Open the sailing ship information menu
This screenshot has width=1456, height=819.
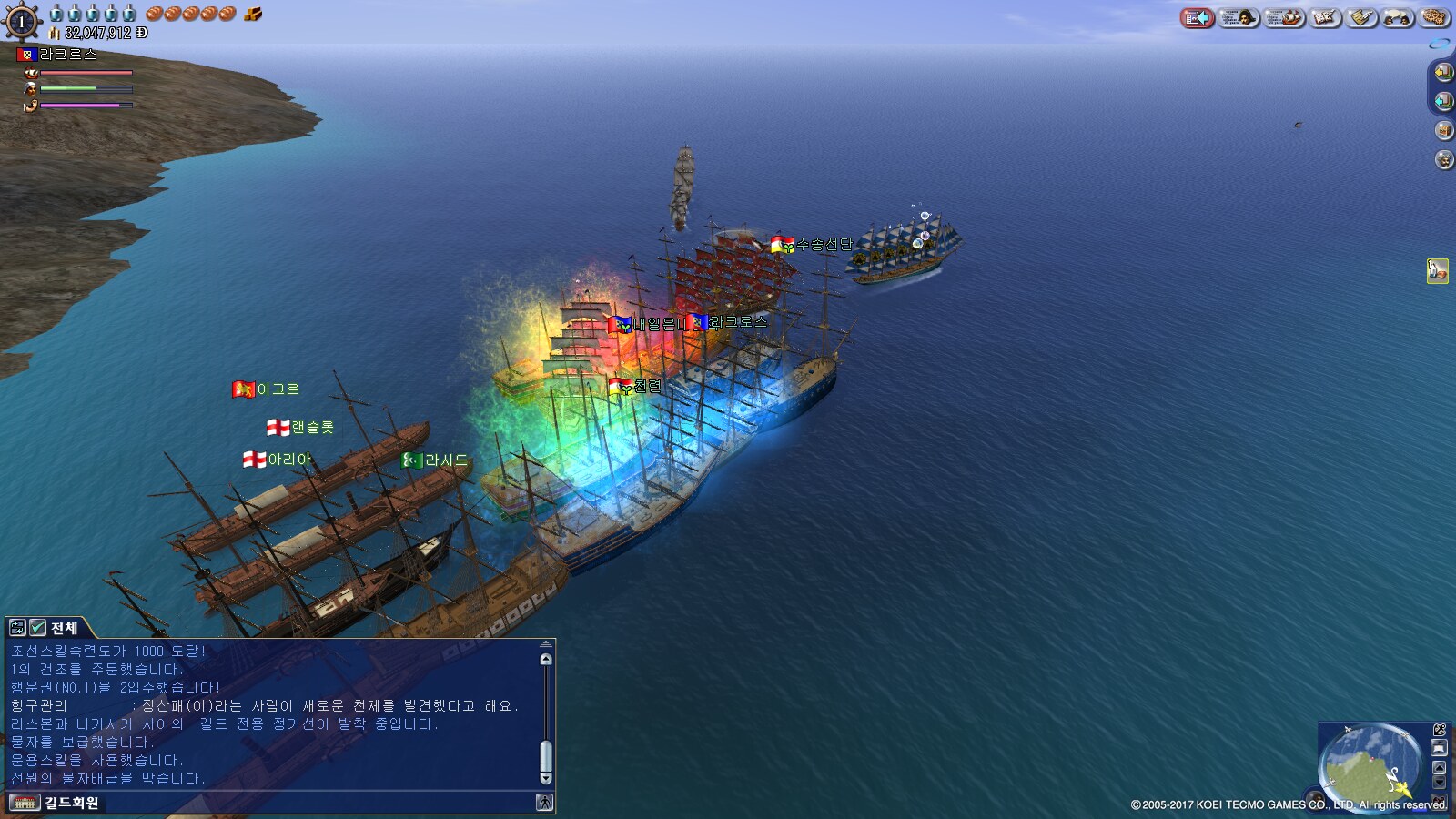[x=1284, y=17]
